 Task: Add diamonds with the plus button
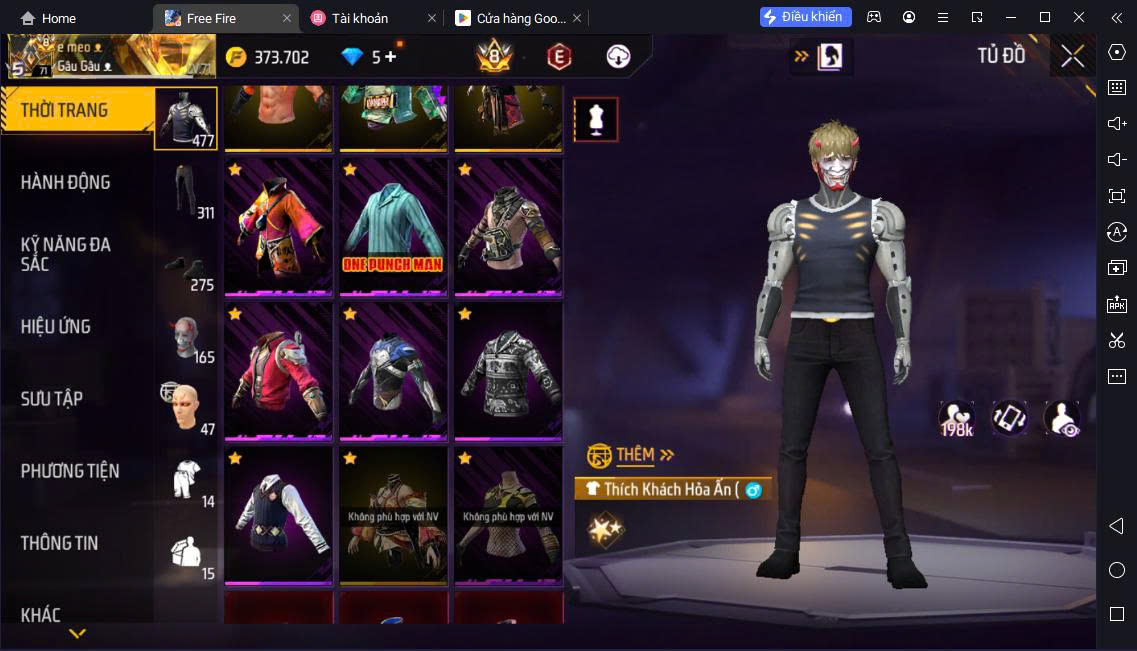[390, 57]
